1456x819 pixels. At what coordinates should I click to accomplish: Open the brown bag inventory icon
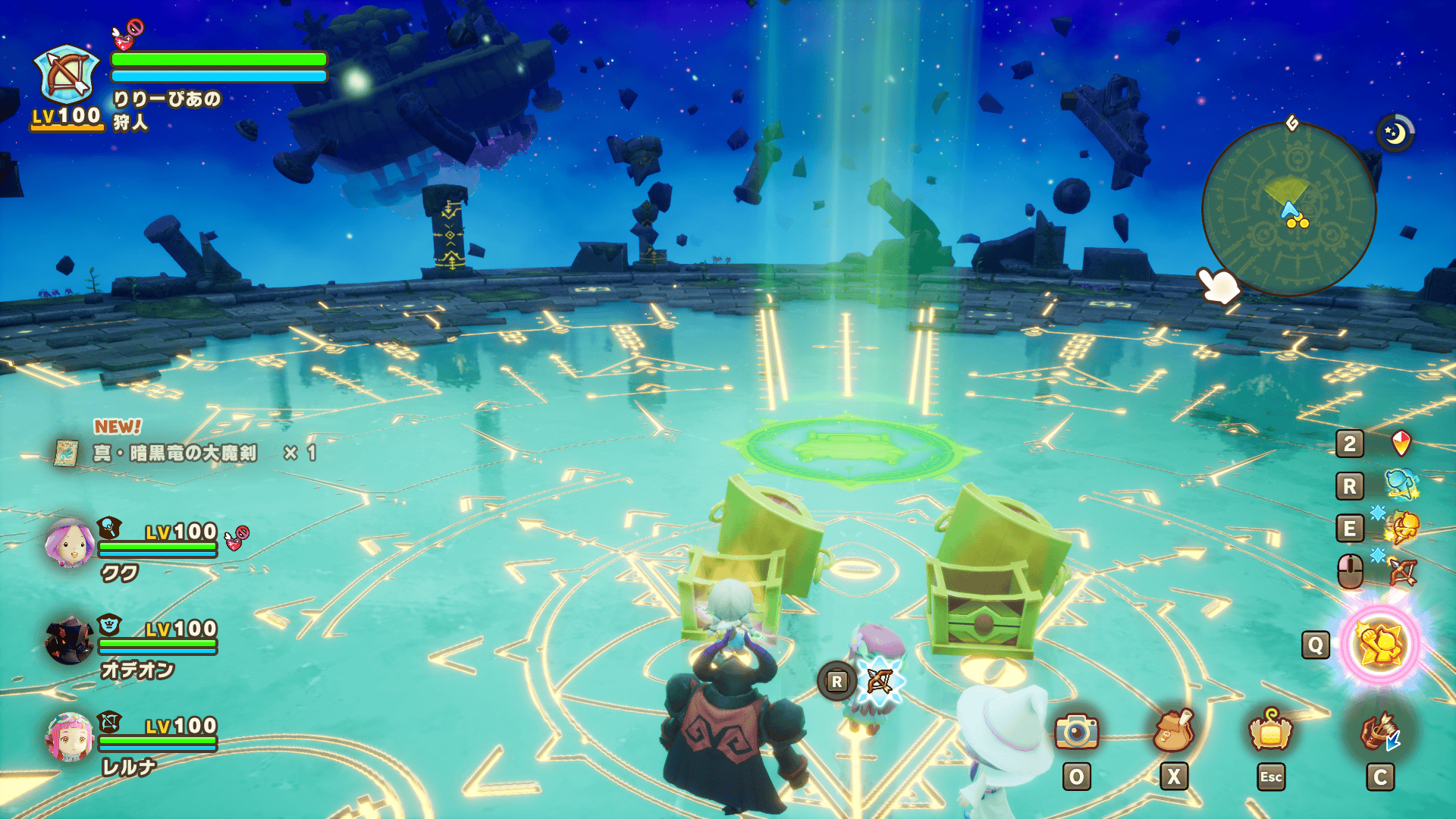(x=1173, y=732)
